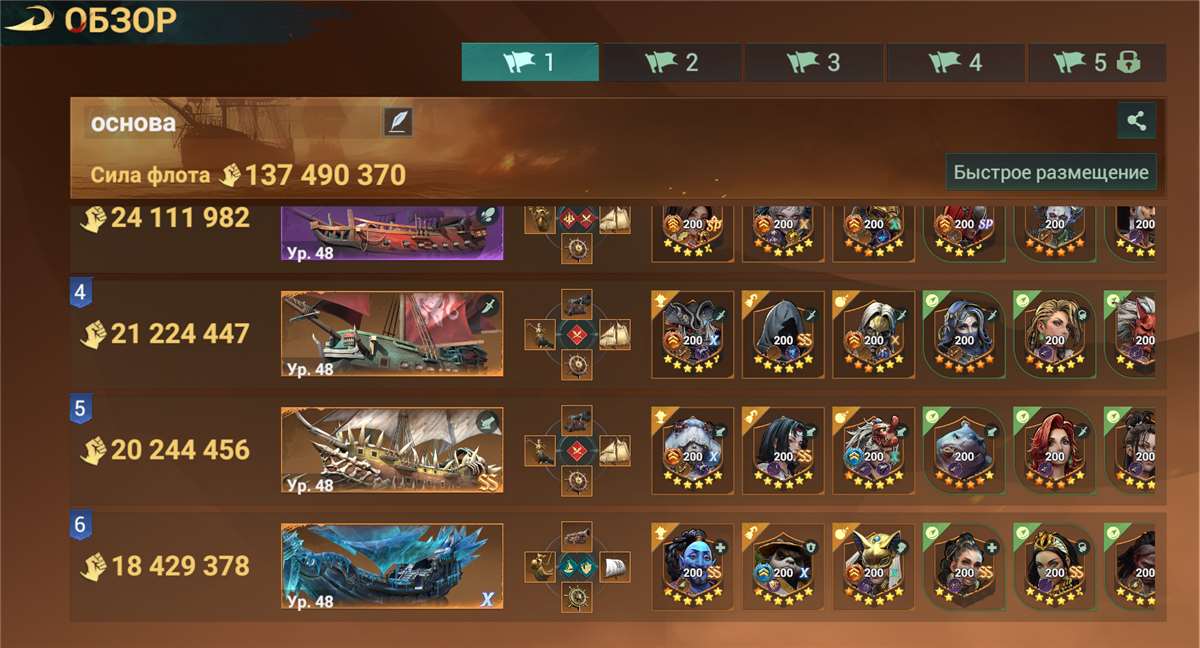The image size is (1200, 648).
Task: Select the spiked bone ship in row 5
Action: click(392, 450)
